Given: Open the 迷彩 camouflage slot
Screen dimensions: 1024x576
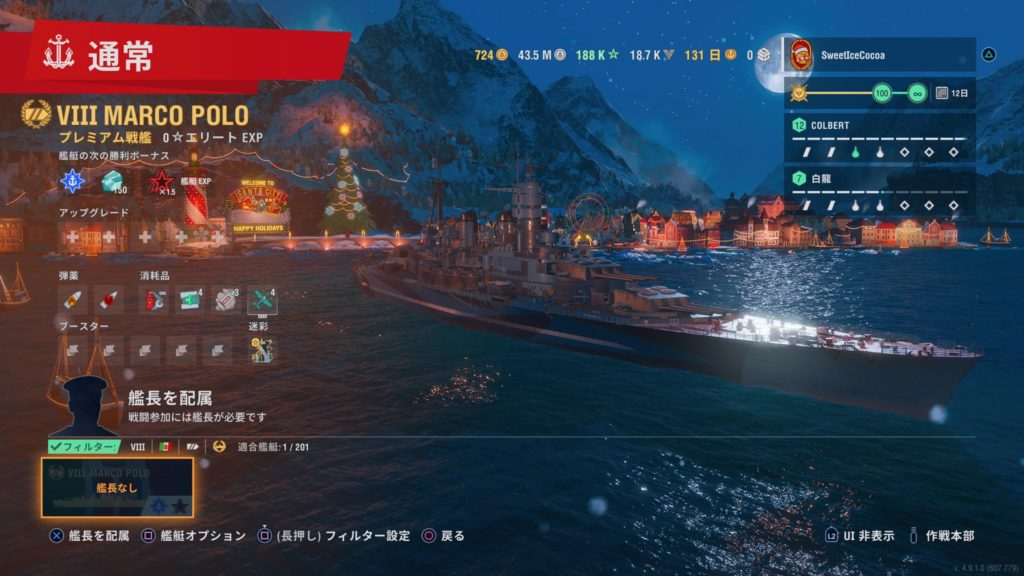Looking at the screenshot, I should point(261,350).
